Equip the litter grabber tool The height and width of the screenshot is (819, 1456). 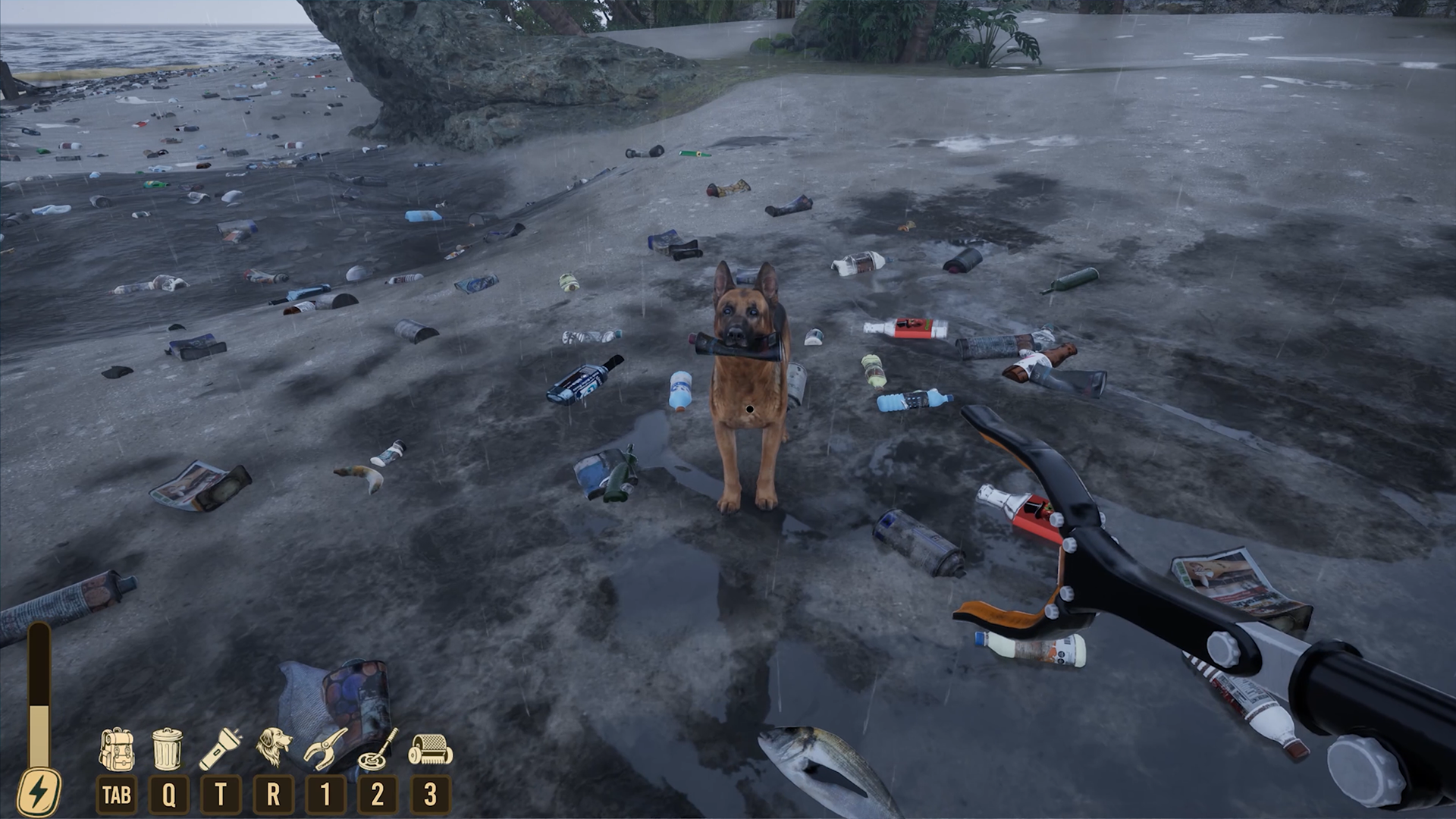[325, 748]
